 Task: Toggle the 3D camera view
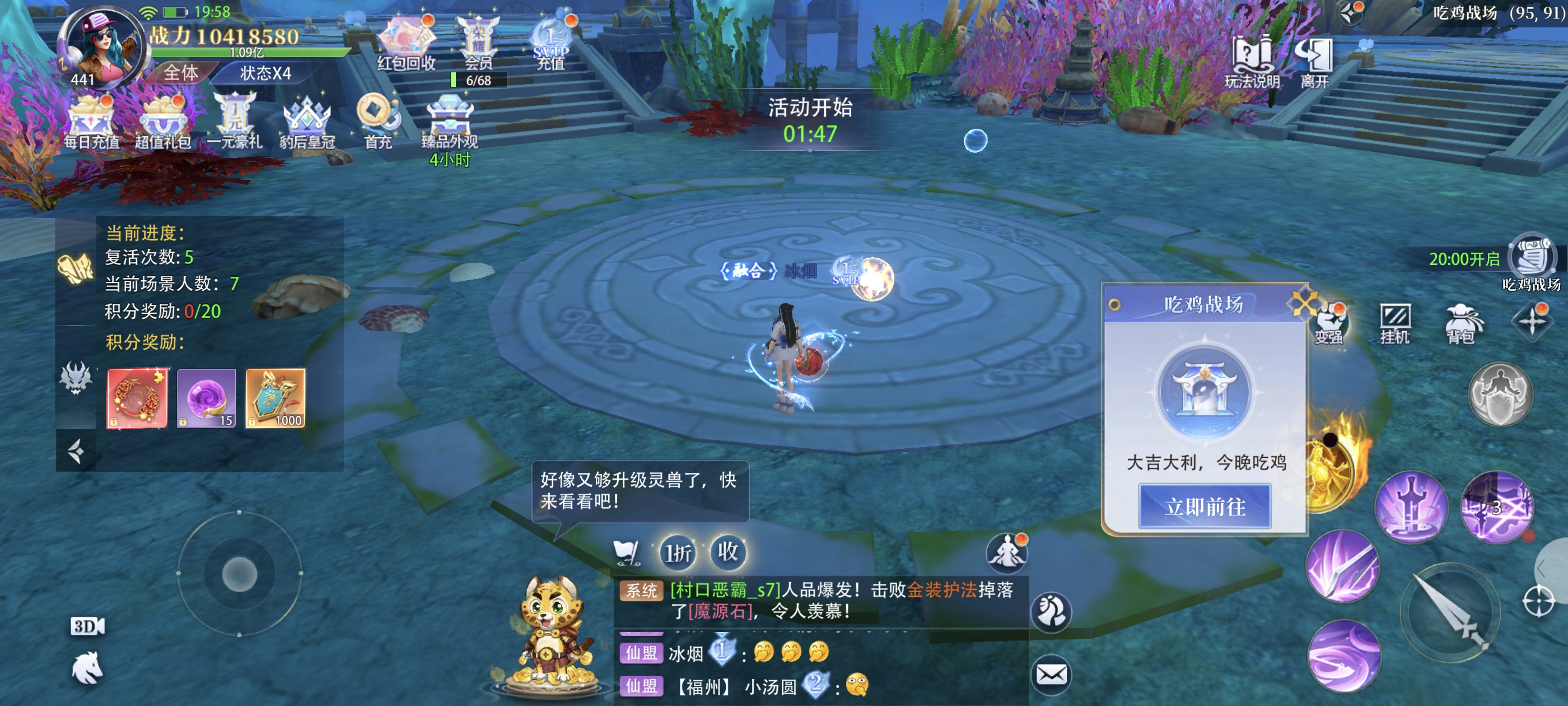tap(88, 626)
